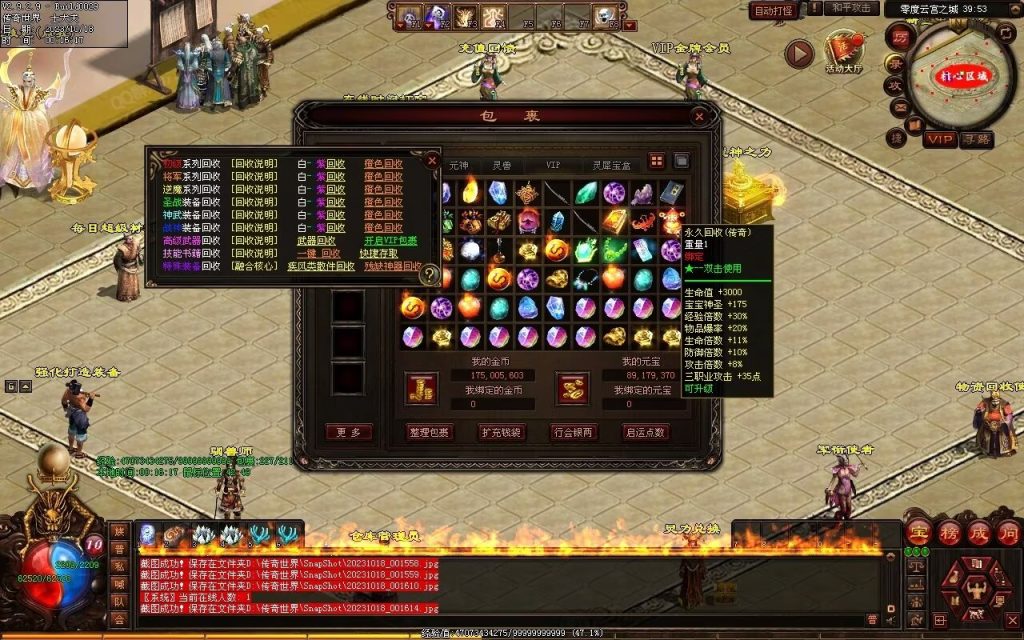Click the 启运点数 button
Image resolution: width=1024 pixels, height=640 pixels.
(x=646, y=432)
